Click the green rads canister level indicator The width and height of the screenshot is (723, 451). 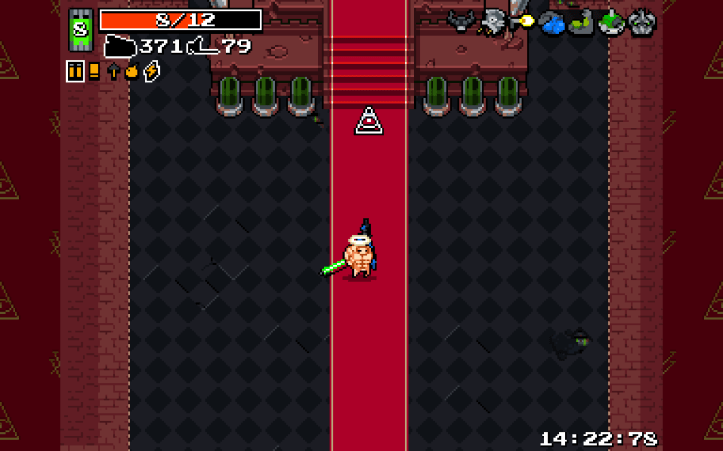pyautogui.click(x=80, y=29)
